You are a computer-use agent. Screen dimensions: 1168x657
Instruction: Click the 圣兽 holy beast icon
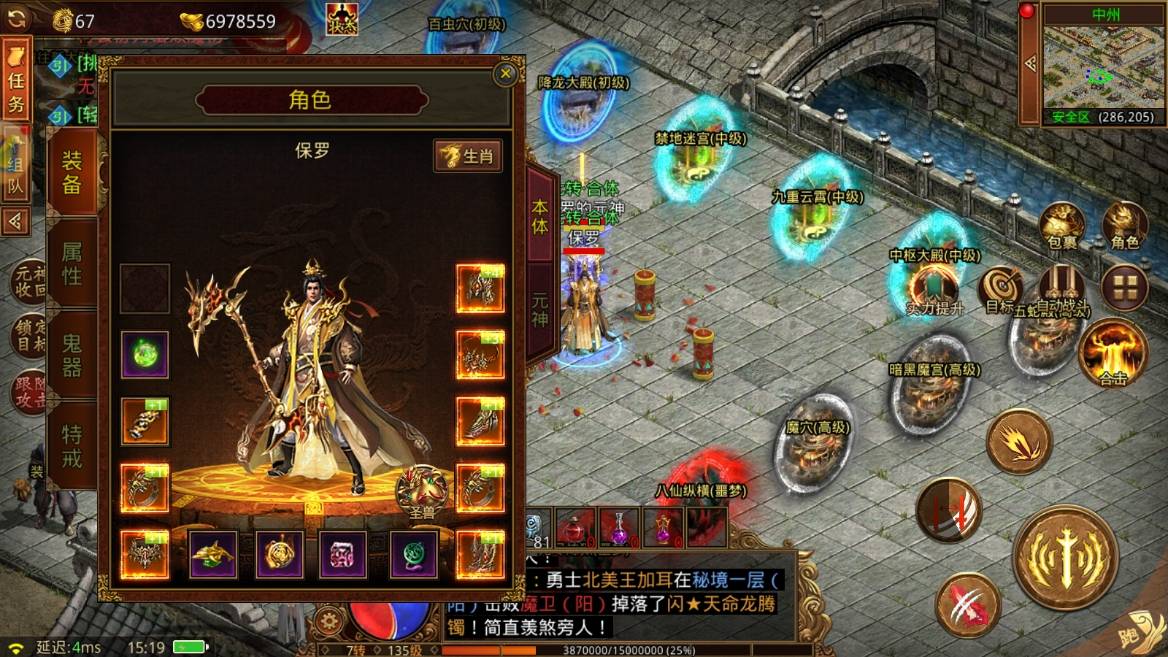click(422, 492)
